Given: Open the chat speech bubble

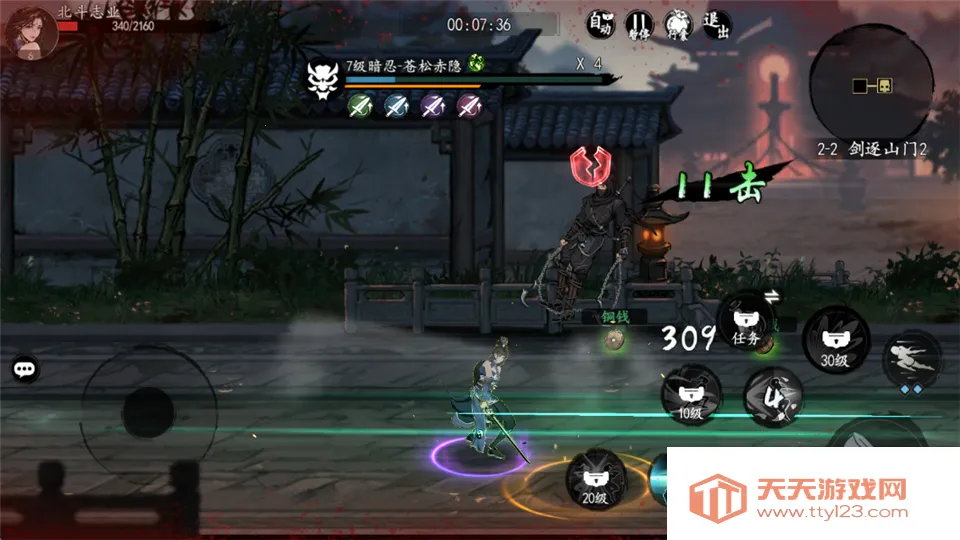Looking at the screenshot, I should coord(26,369).
